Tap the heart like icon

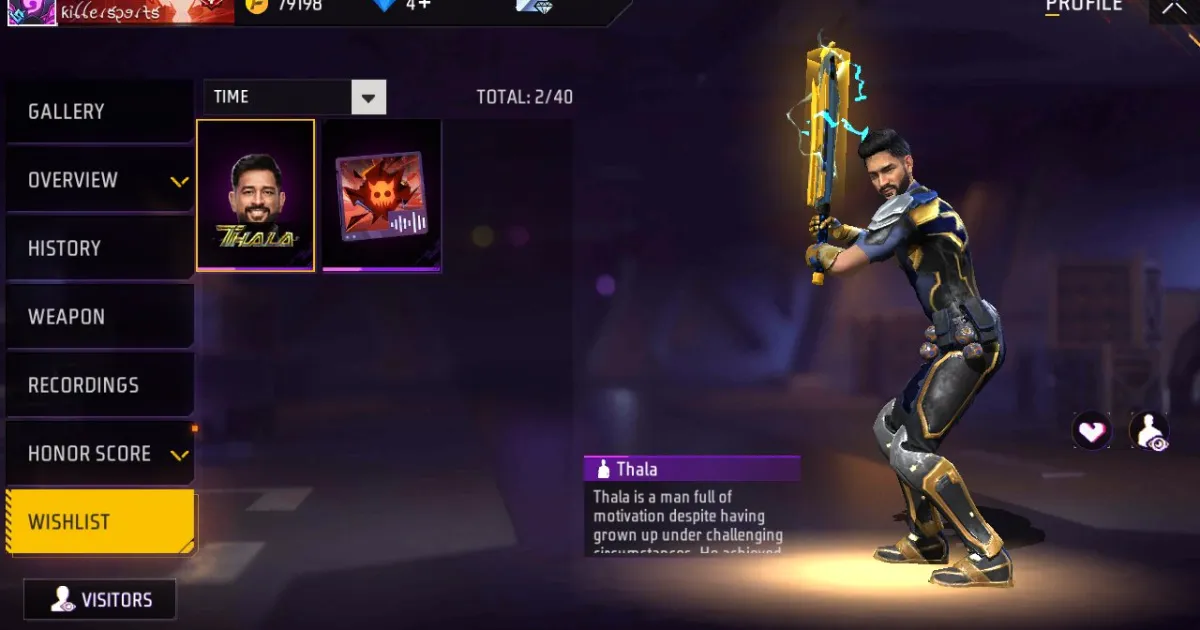pyautogui.click(x=1091, y=431)
